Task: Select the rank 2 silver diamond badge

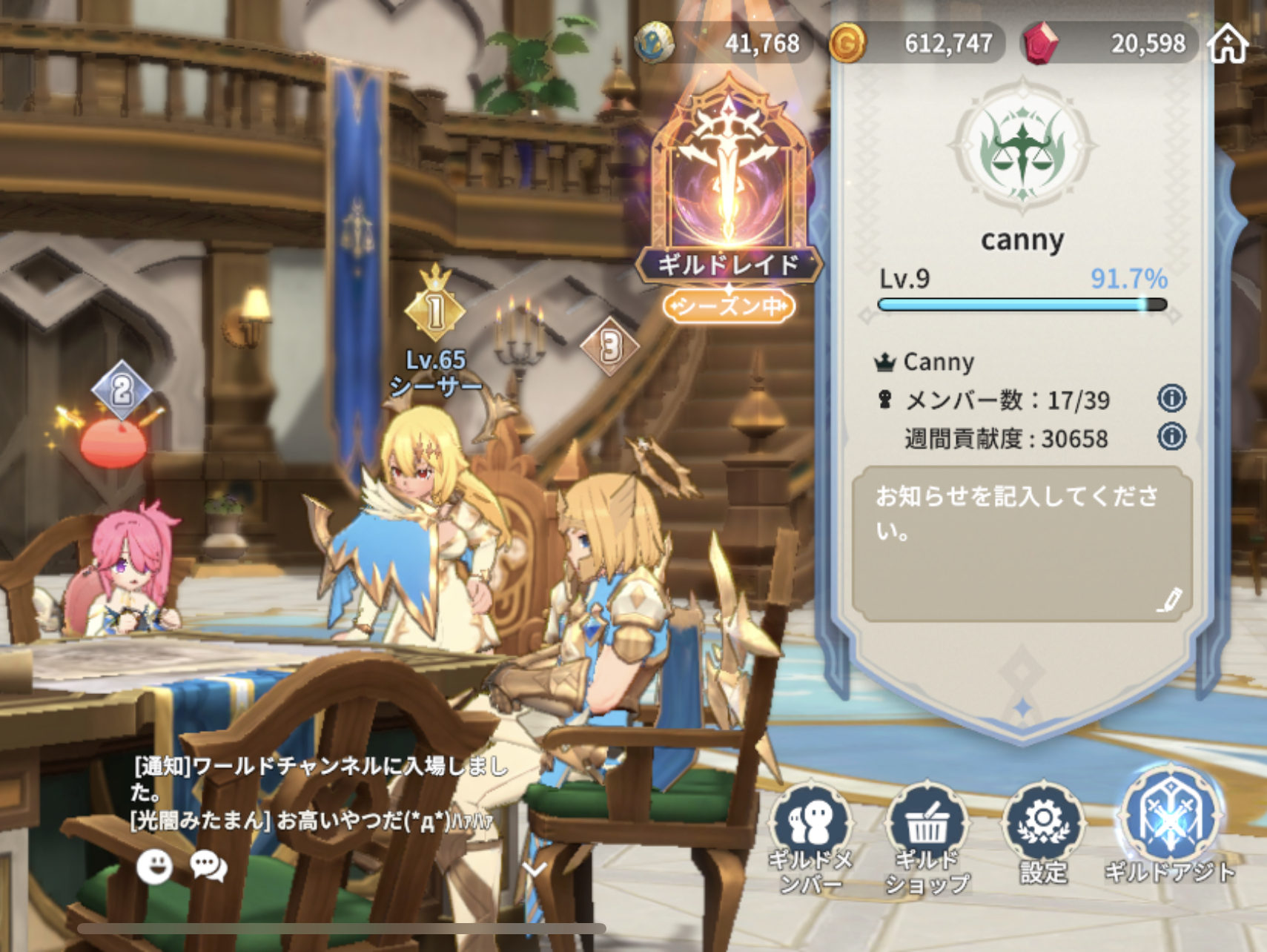Action: point(122,389)
